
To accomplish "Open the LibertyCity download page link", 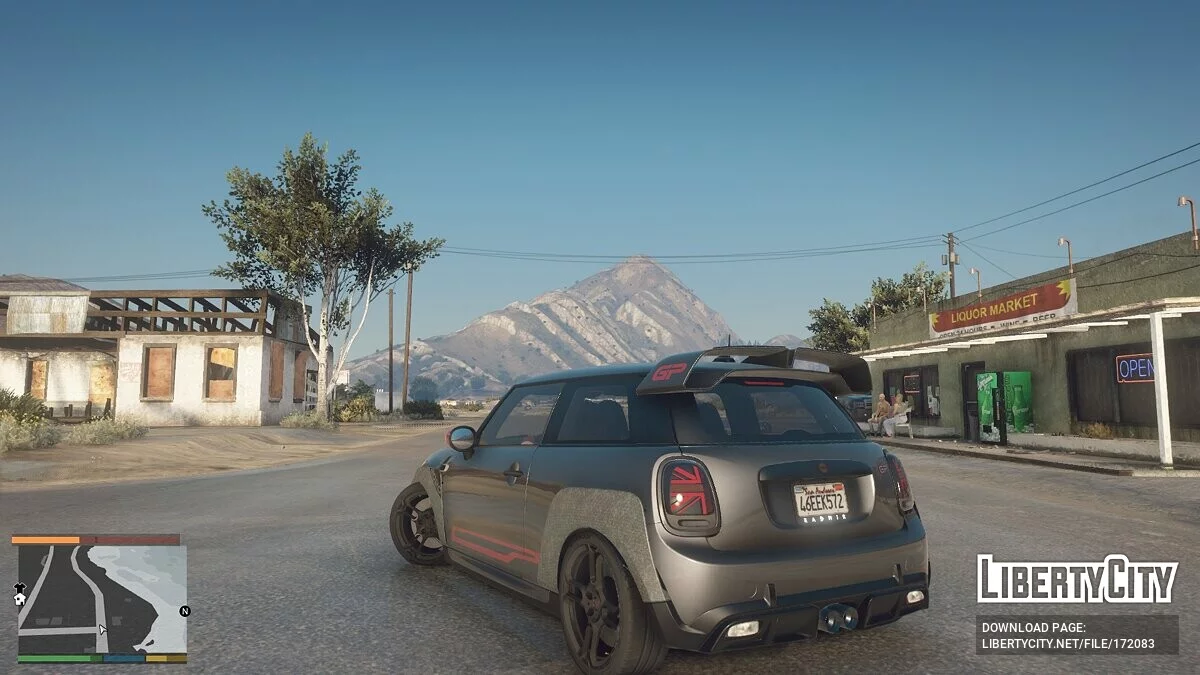I will pyautogui.click(x=1077, y=635).
